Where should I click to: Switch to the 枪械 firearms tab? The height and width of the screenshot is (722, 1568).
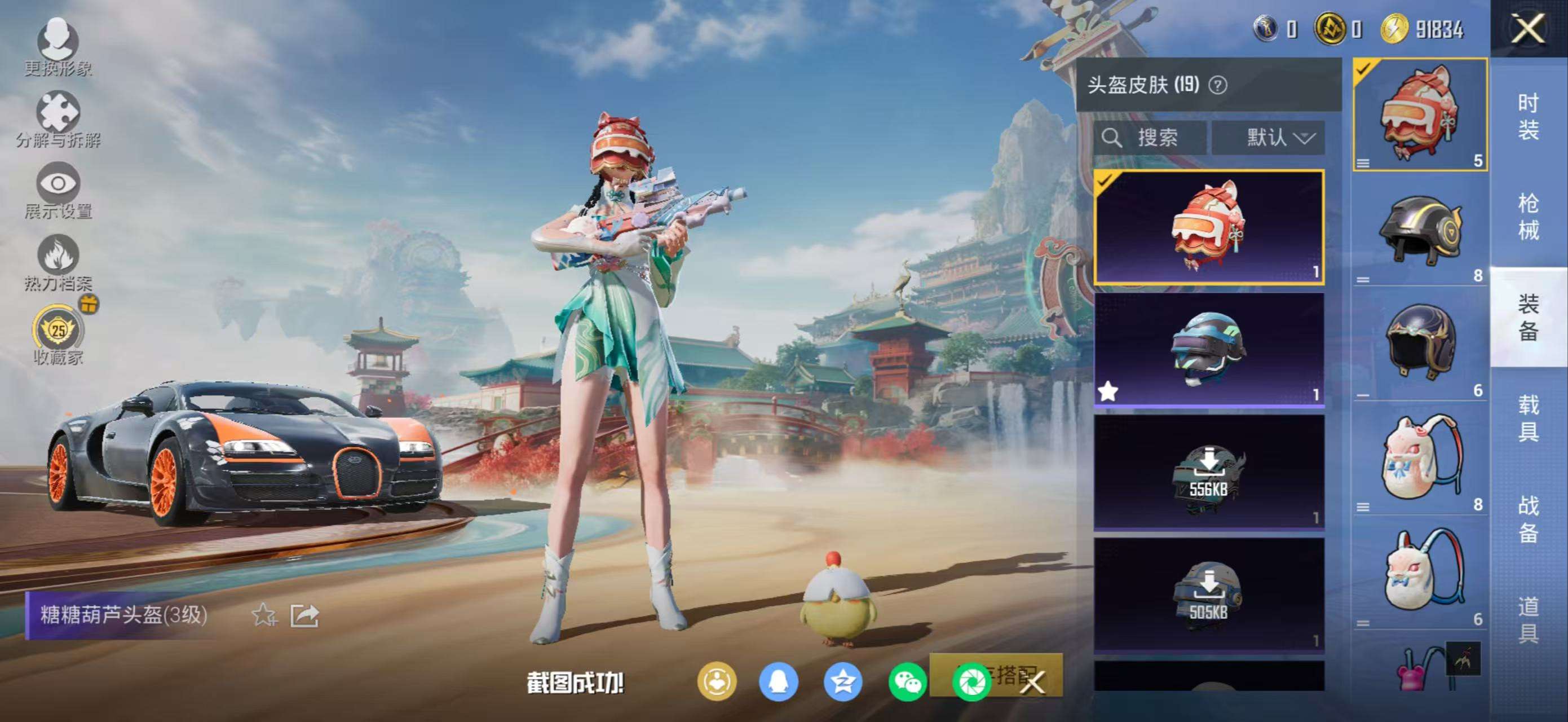pyautogui.click(x=1528, y=217)
